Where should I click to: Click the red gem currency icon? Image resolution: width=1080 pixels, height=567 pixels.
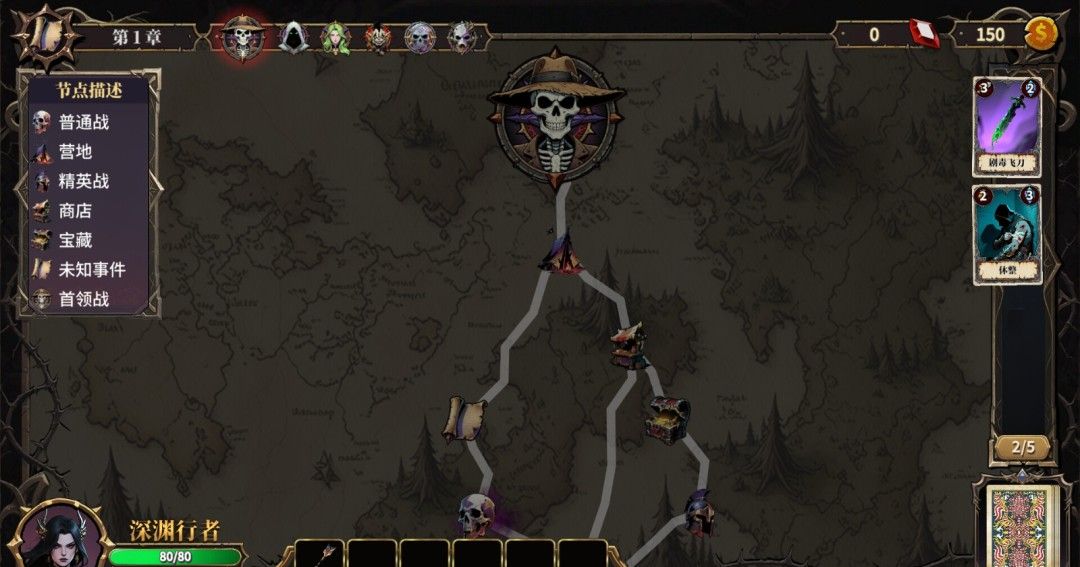(924, 34)
